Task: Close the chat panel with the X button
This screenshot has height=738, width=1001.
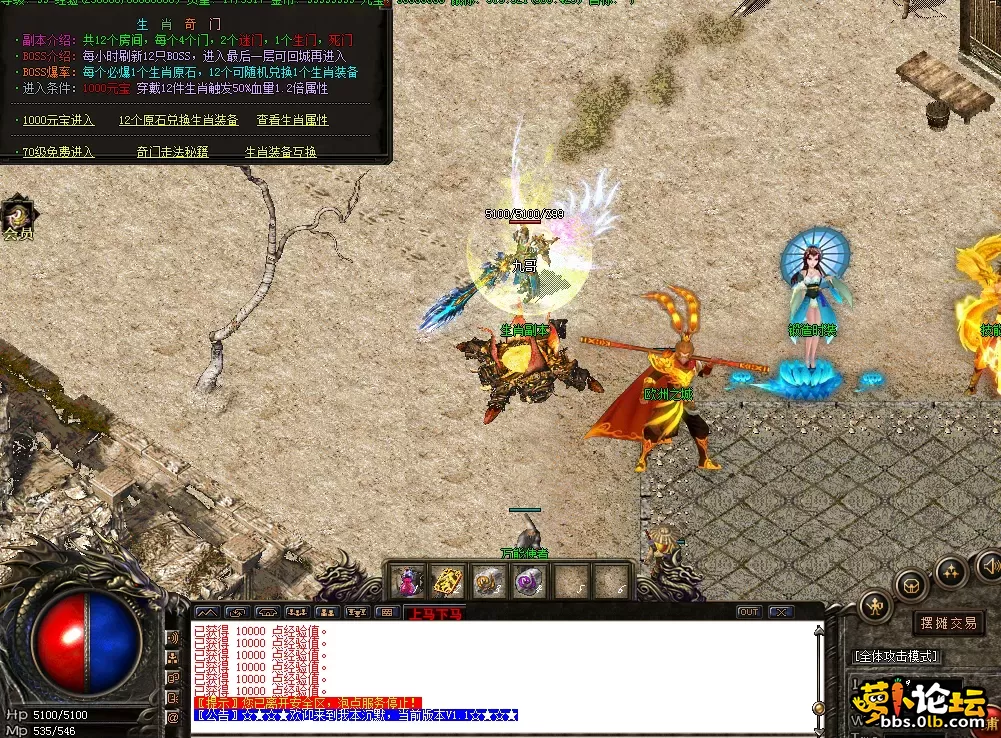Action: pos(780,612)
